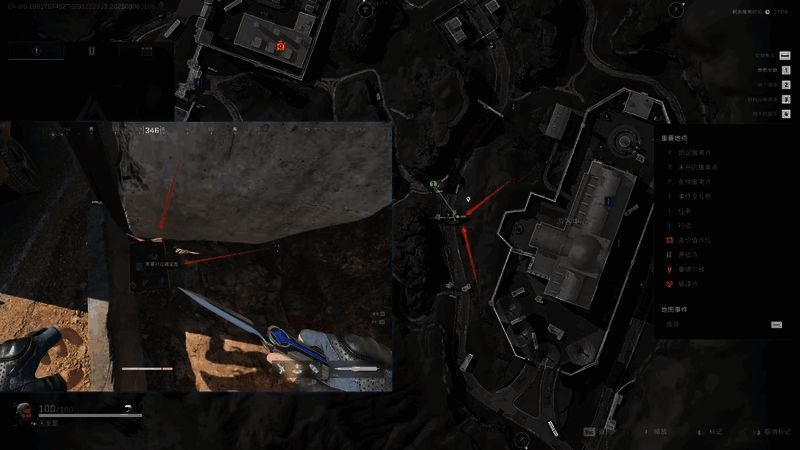
Task: Click the red high-value marker on the map
Action: [x=280, y=46]
